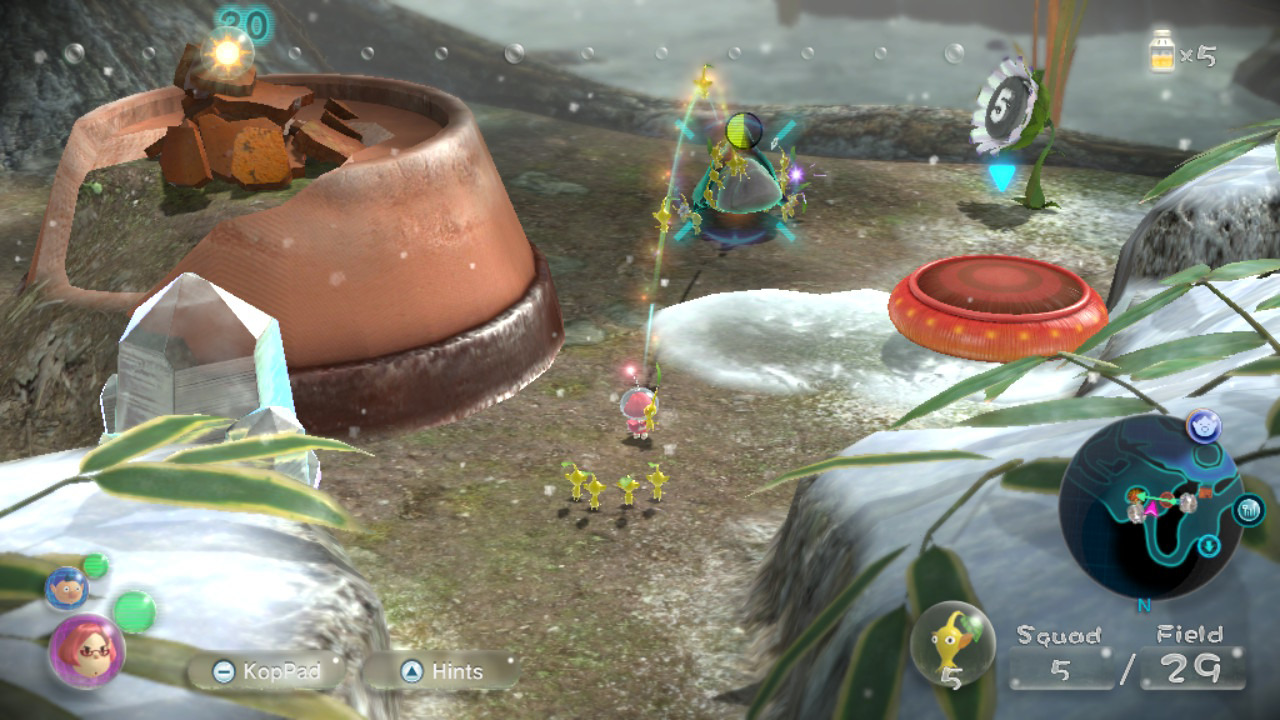Switch to Alph's small portrait

65,589
